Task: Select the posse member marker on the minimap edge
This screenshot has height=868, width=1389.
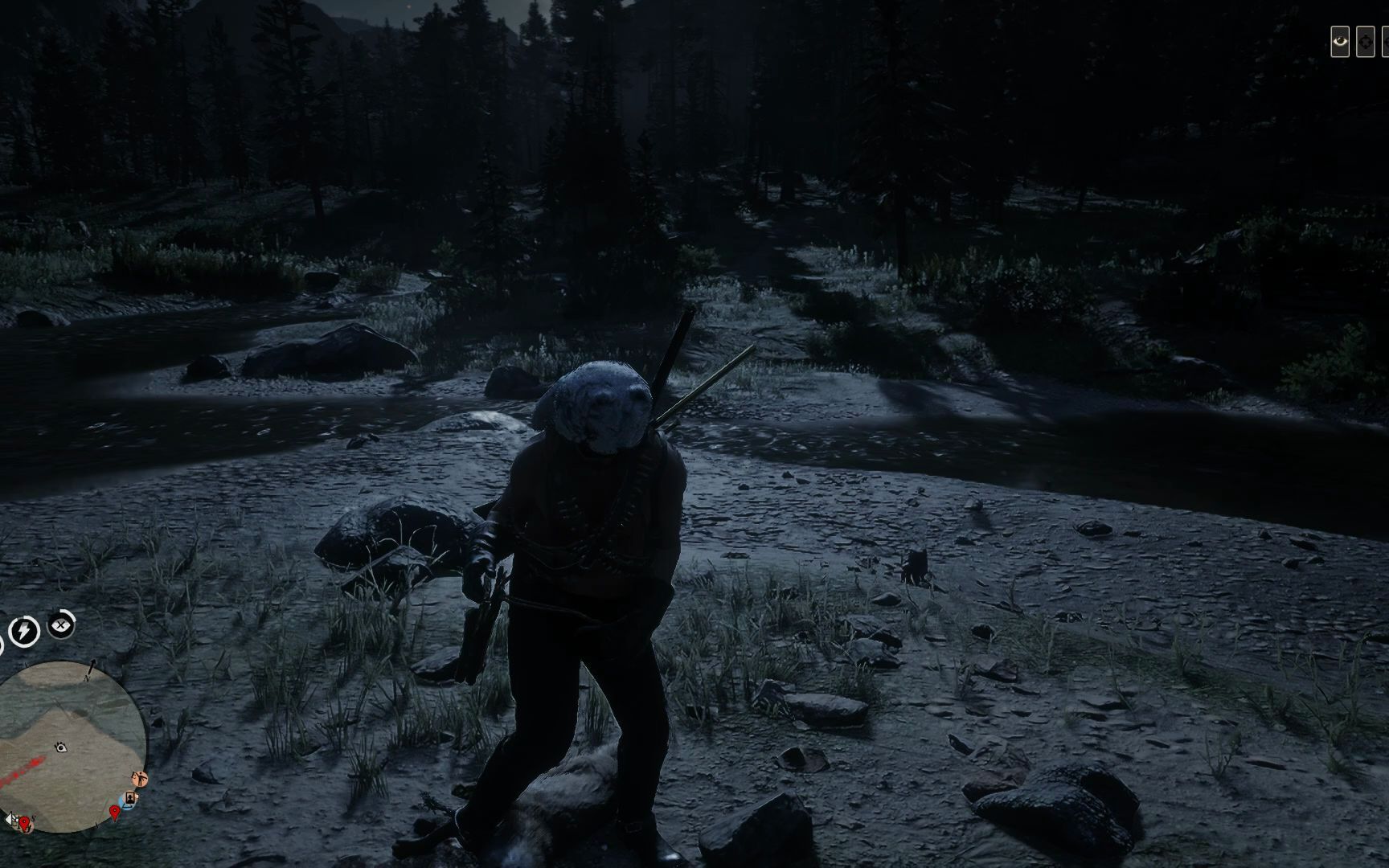Action: pos(141,778)
